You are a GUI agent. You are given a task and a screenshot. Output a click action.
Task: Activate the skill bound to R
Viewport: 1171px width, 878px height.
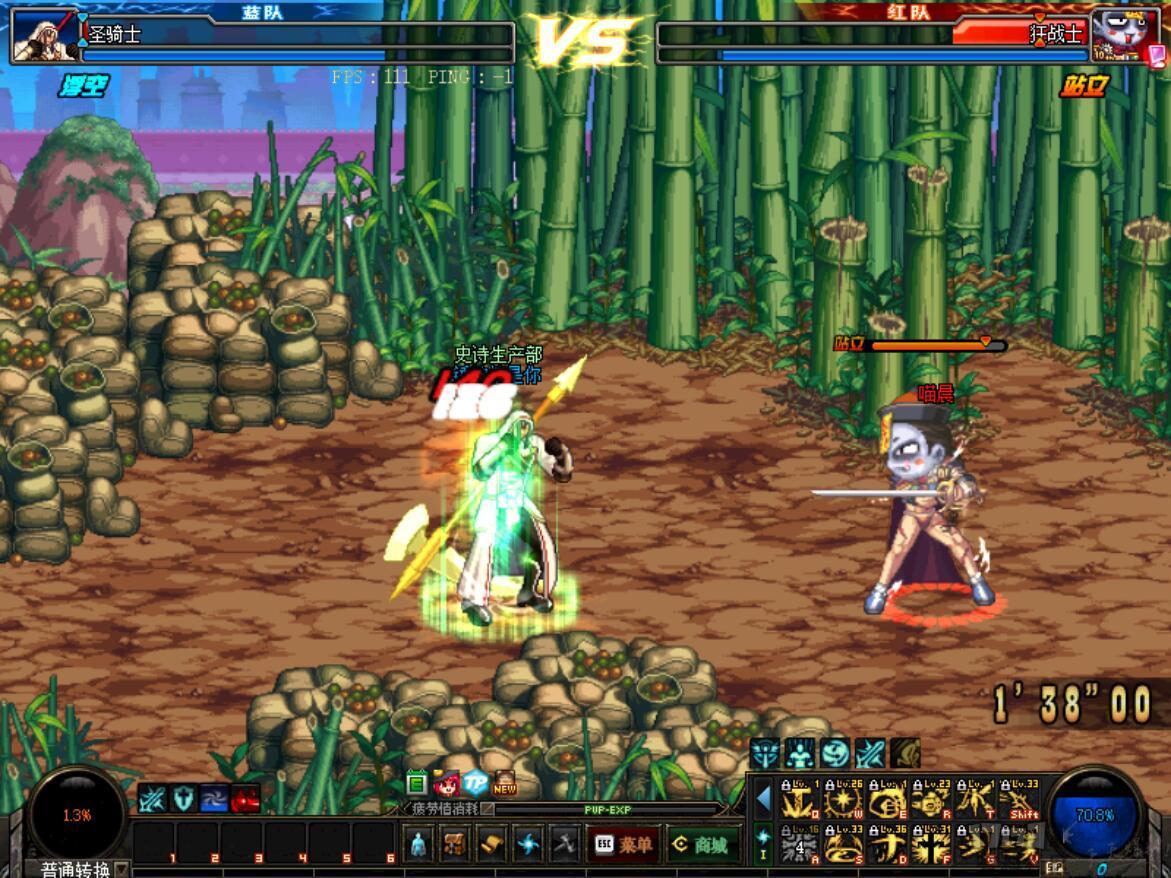(x=931, y=801)
